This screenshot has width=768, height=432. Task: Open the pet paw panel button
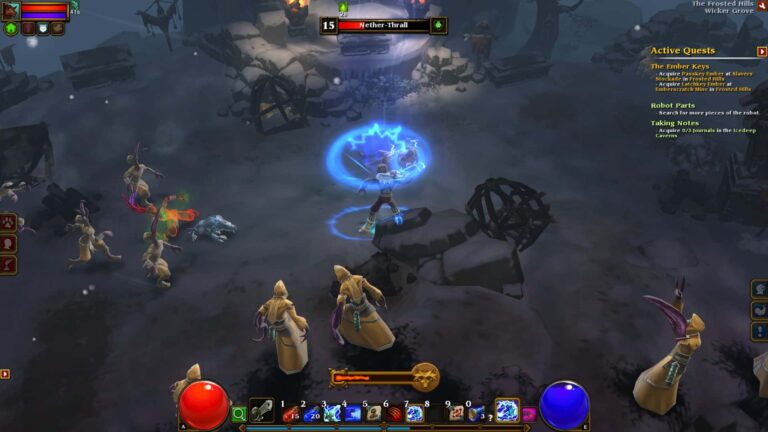8,221
